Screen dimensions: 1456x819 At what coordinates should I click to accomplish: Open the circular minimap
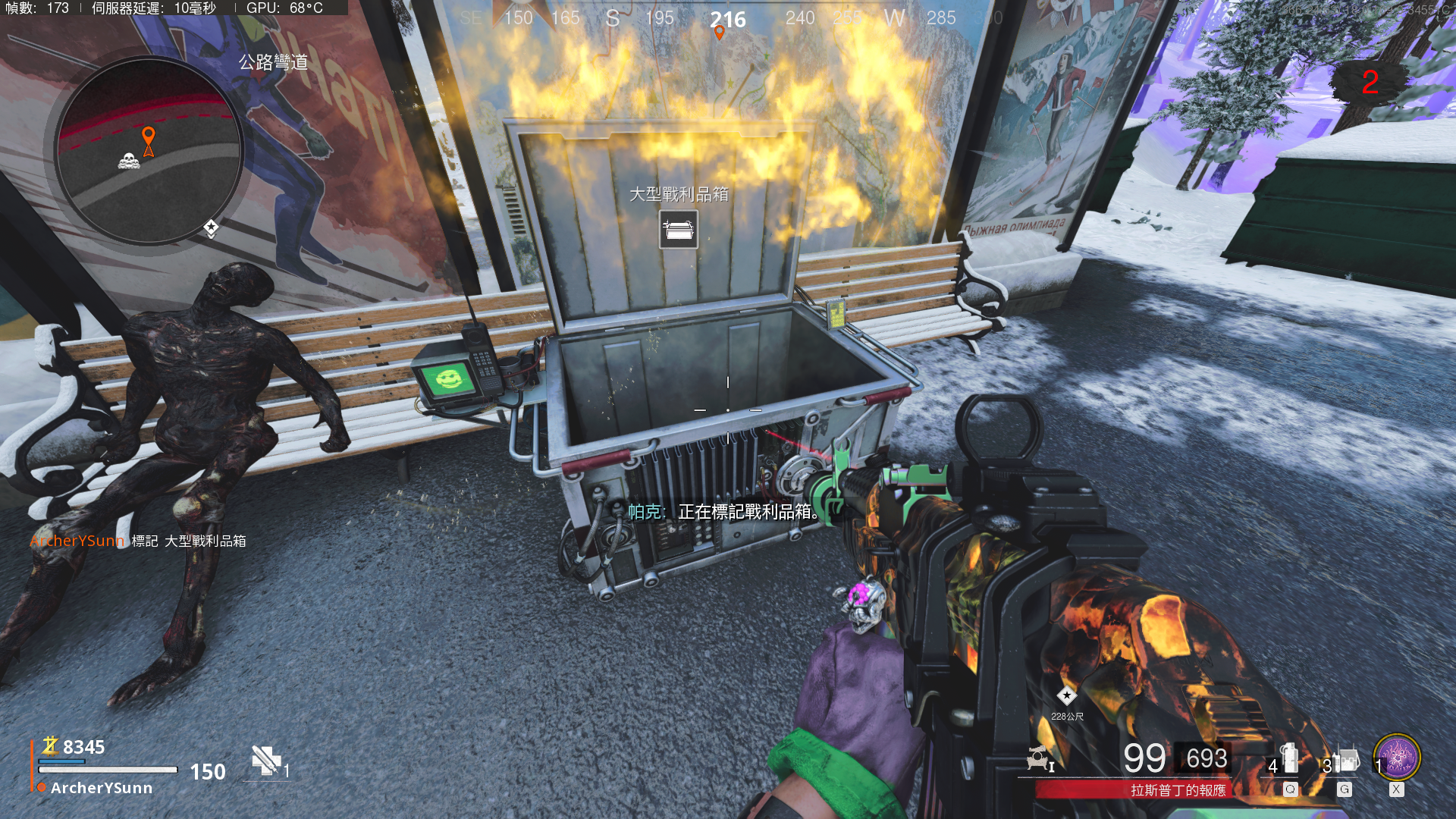point(149,152)
